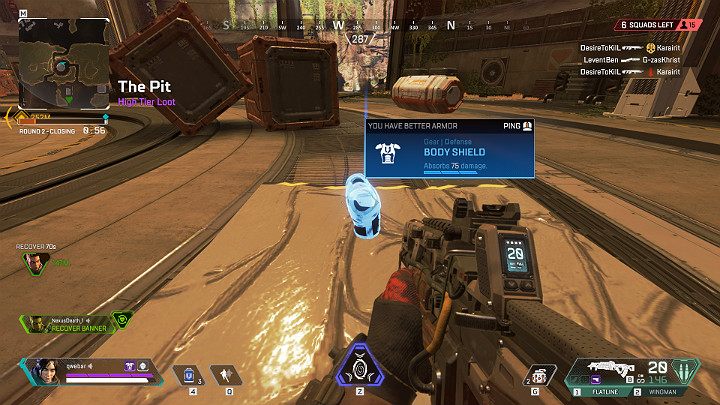The width and height of the screenshot is (720, 405).
Task: Select the top teammate portrait
Action: (x=38, y=262)
